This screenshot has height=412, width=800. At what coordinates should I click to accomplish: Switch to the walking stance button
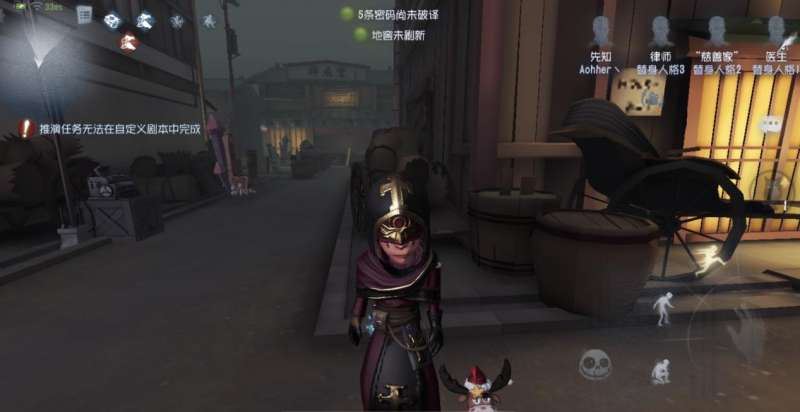pos(662,307)
